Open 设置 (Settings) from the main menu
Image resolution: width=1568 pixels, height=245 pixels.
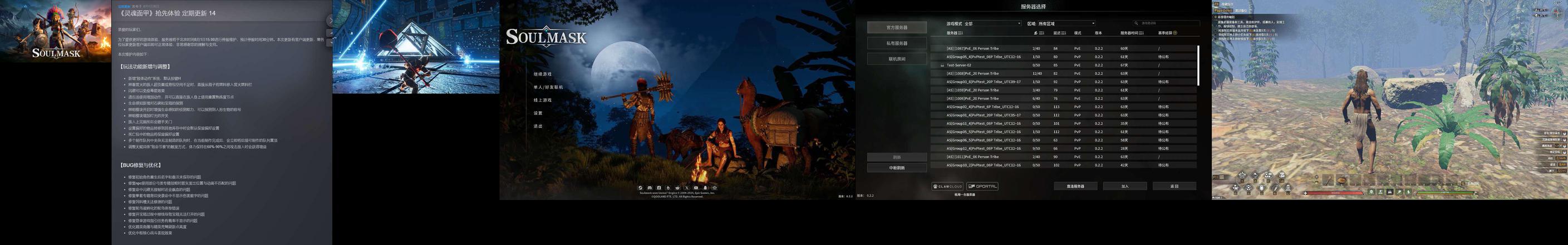click(538, 113)
